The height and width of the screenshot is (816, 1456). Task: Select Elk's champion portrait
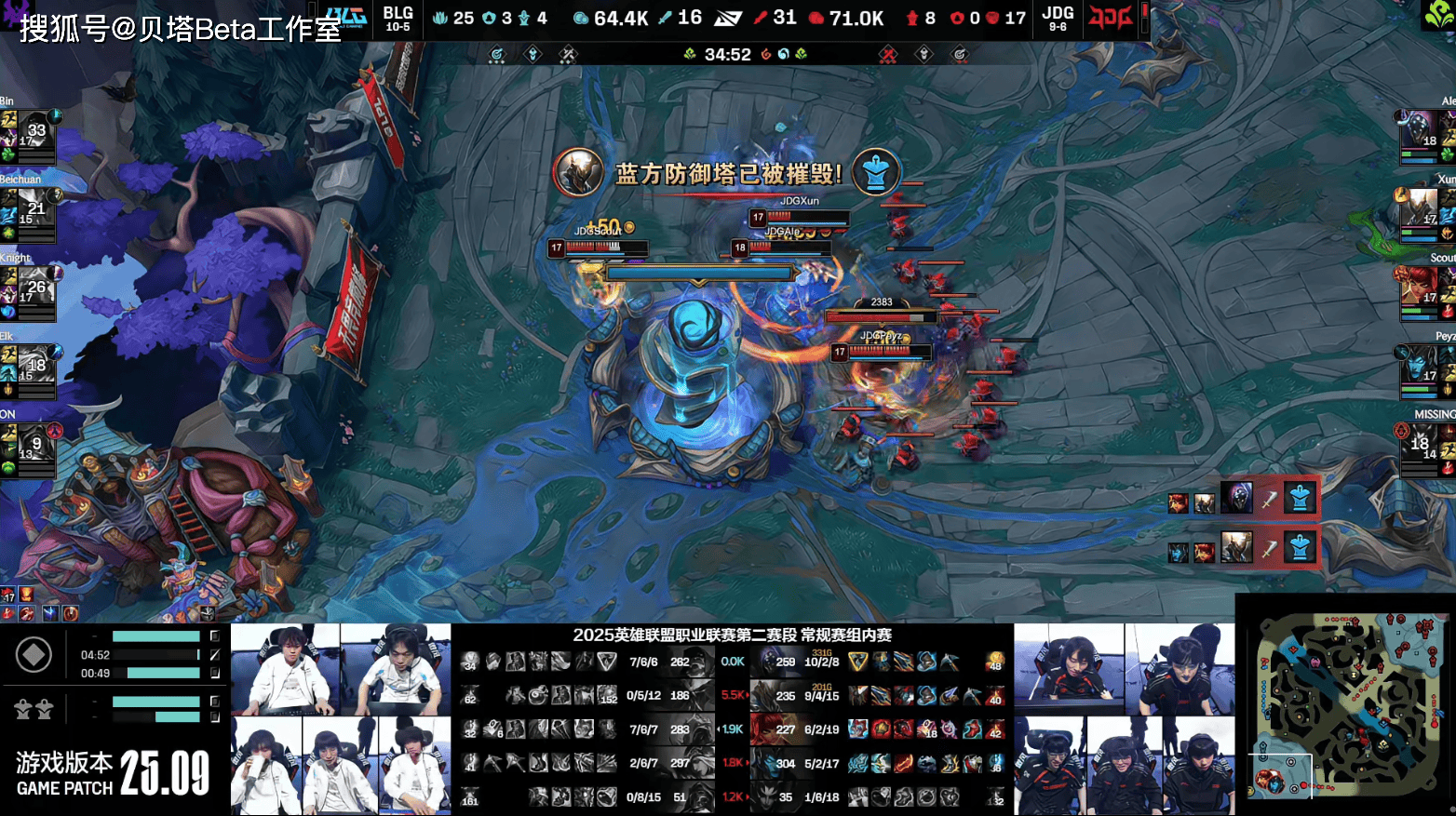34,370
